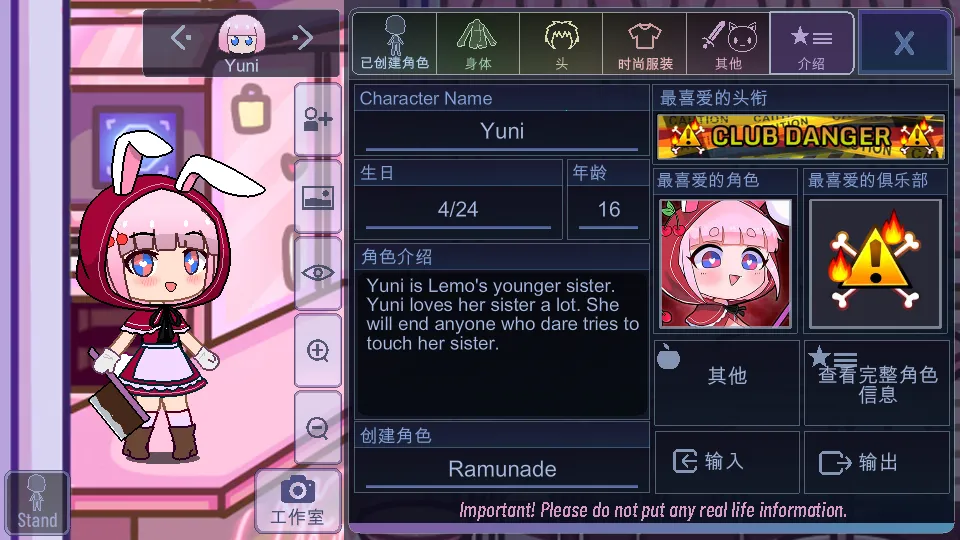Image resolution: width=960 pixels, height=540 pixels.
Task: Switch to the 已创建角色 tab
Action: [x=395, y=43]
